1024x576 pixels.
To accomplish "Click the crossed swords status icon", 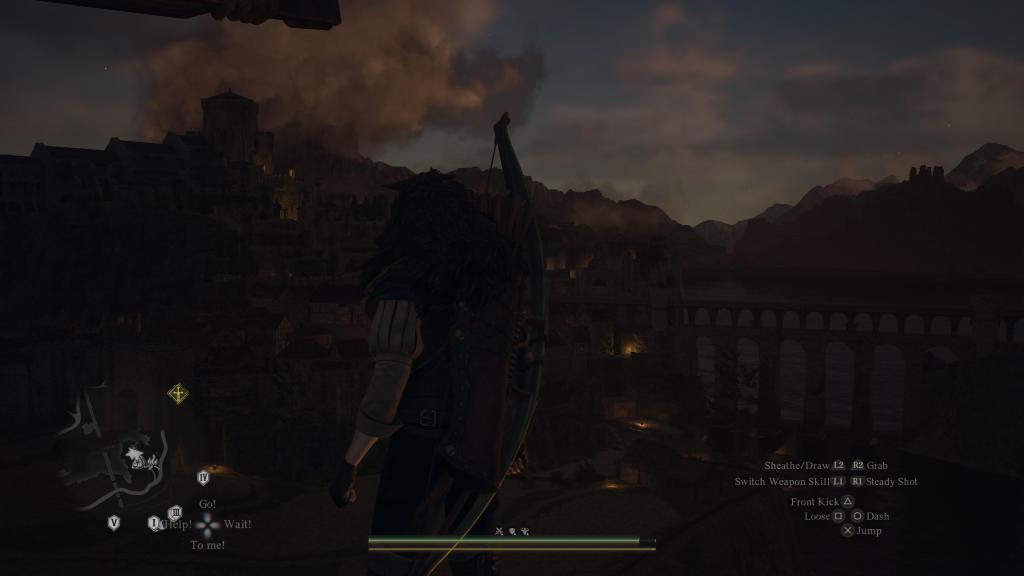I will [x=498, y=531].
